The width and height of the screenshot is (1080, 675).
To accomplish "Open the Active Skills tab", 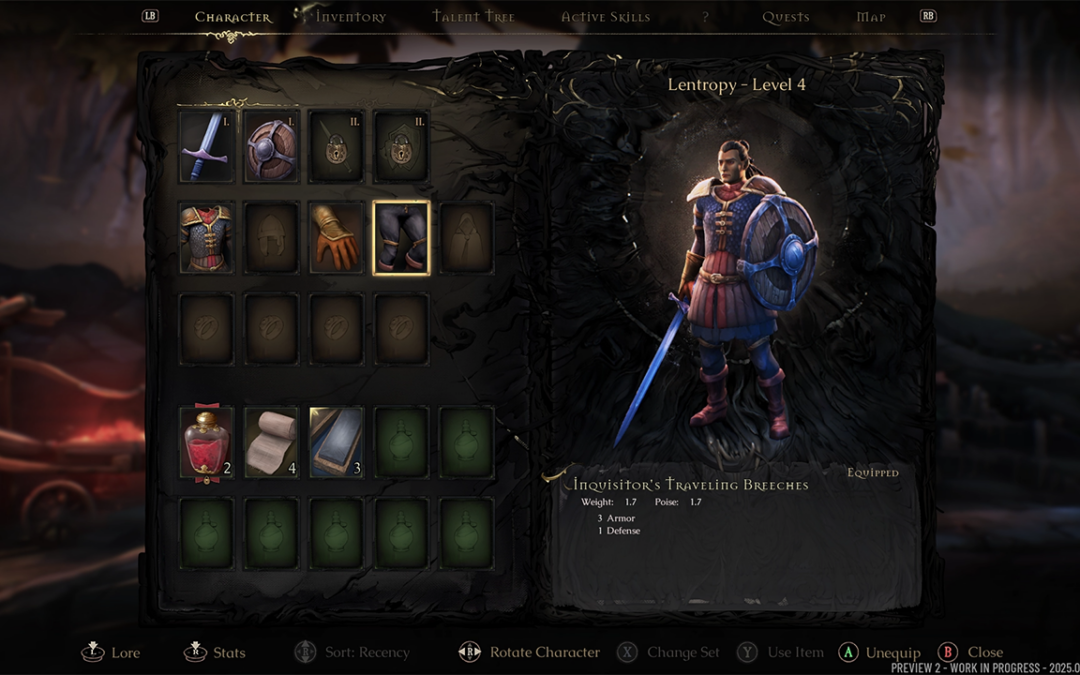I will click(605, 17).
